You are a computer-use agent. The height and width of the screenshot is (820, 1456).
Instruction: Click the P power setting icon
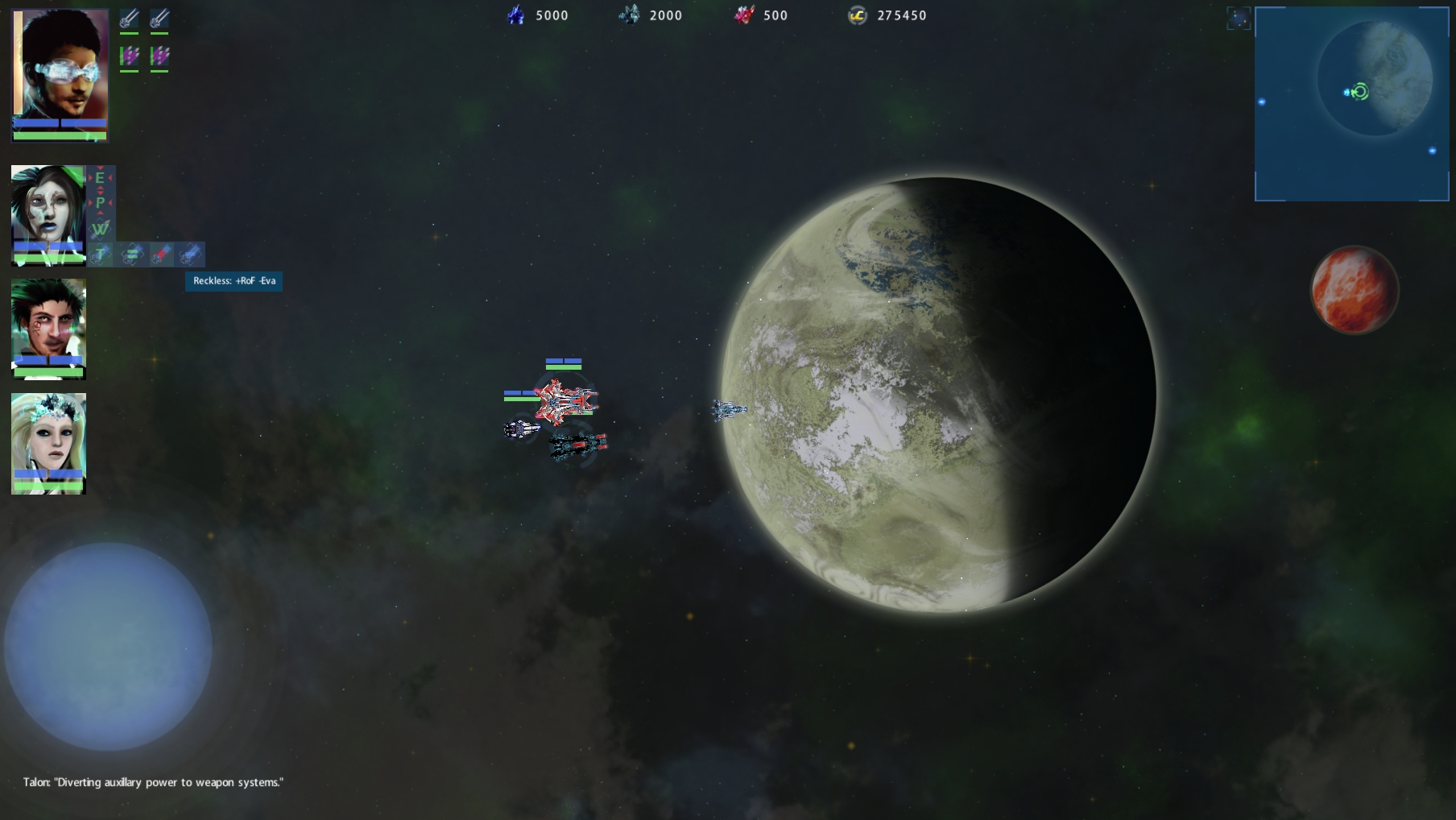(x=100, y=202)
